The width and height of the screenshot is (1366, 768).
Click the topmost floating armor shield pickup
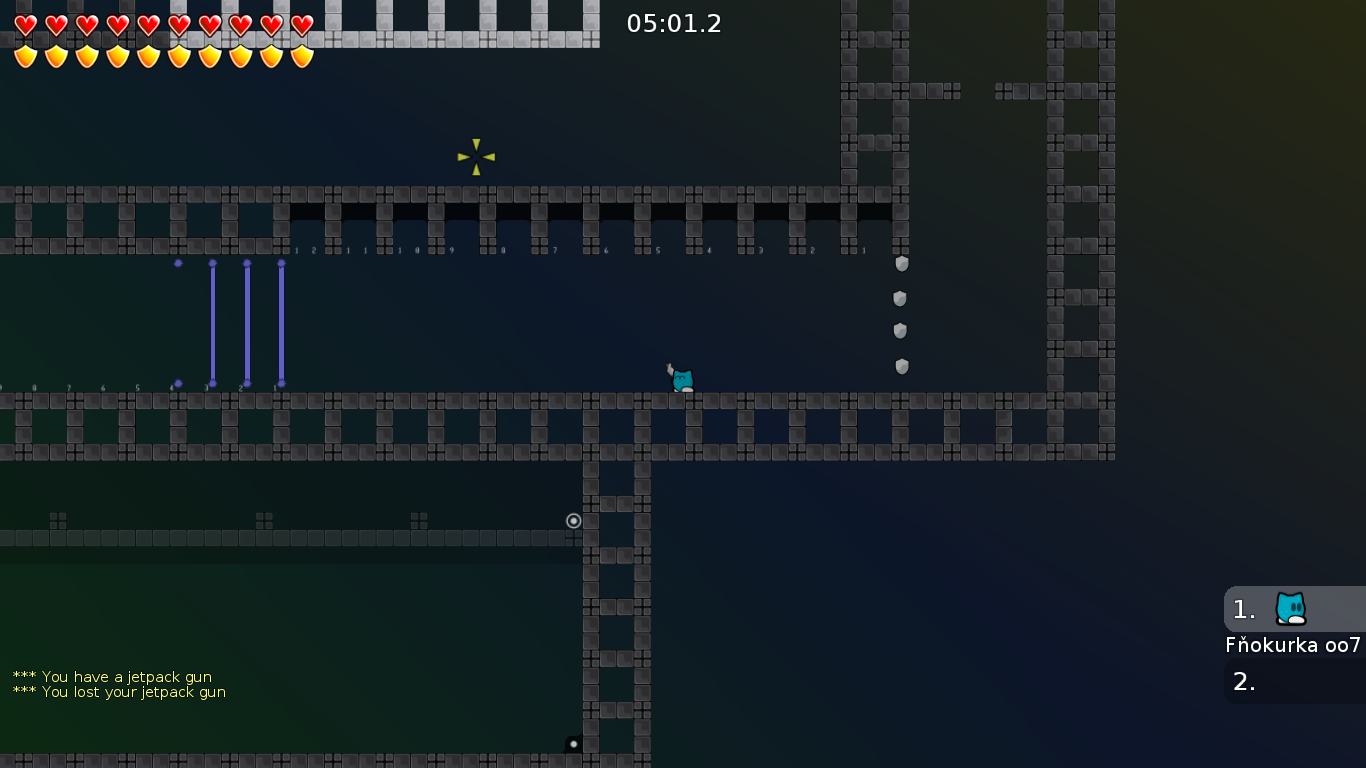coord(901,264)
